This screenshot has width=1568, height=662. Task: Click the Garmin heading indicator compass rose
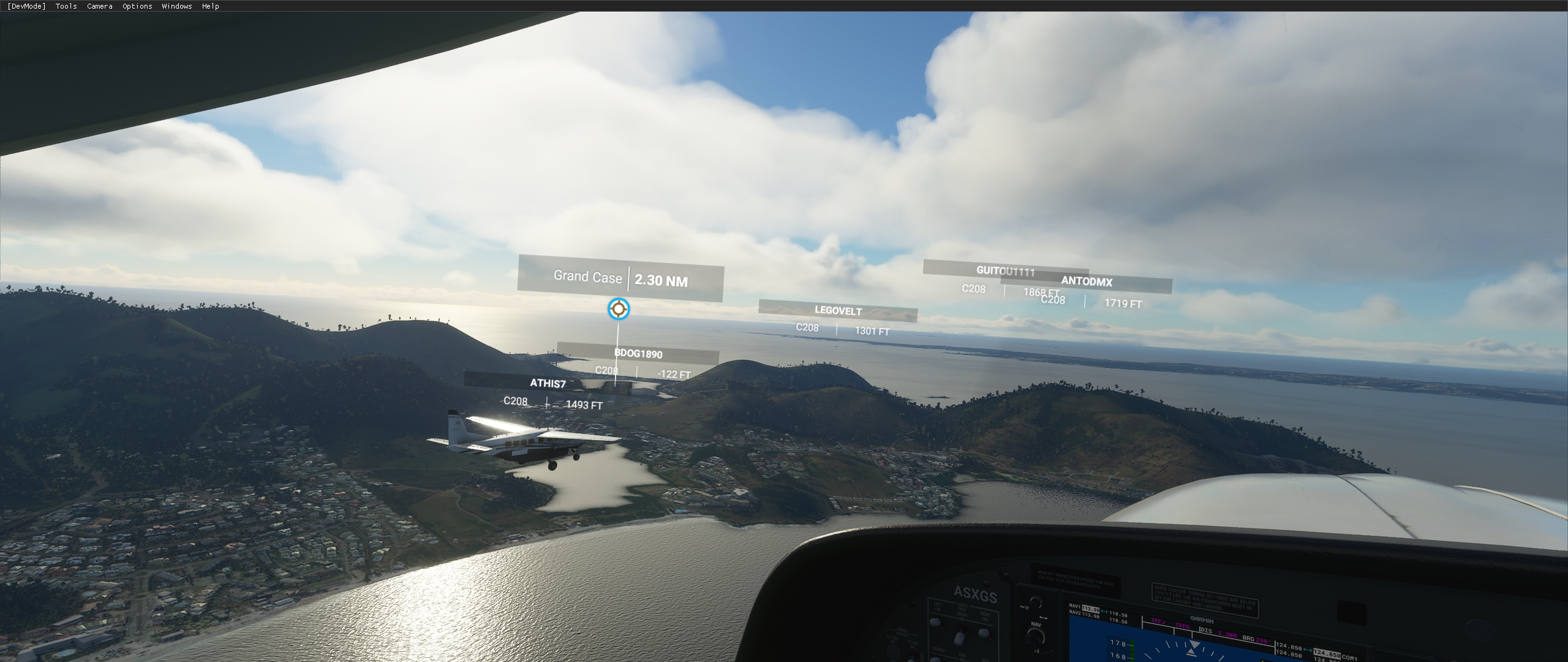pyautogui.click(x=1191, y=648)
